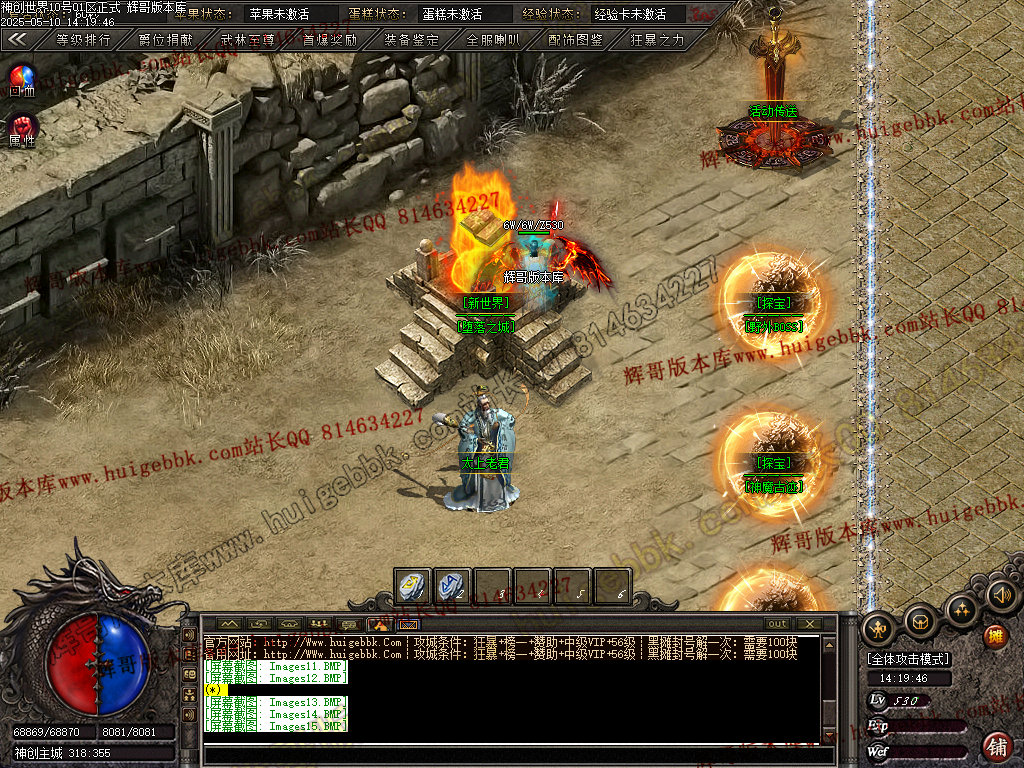Use the second hotbar skill slot

453,586
